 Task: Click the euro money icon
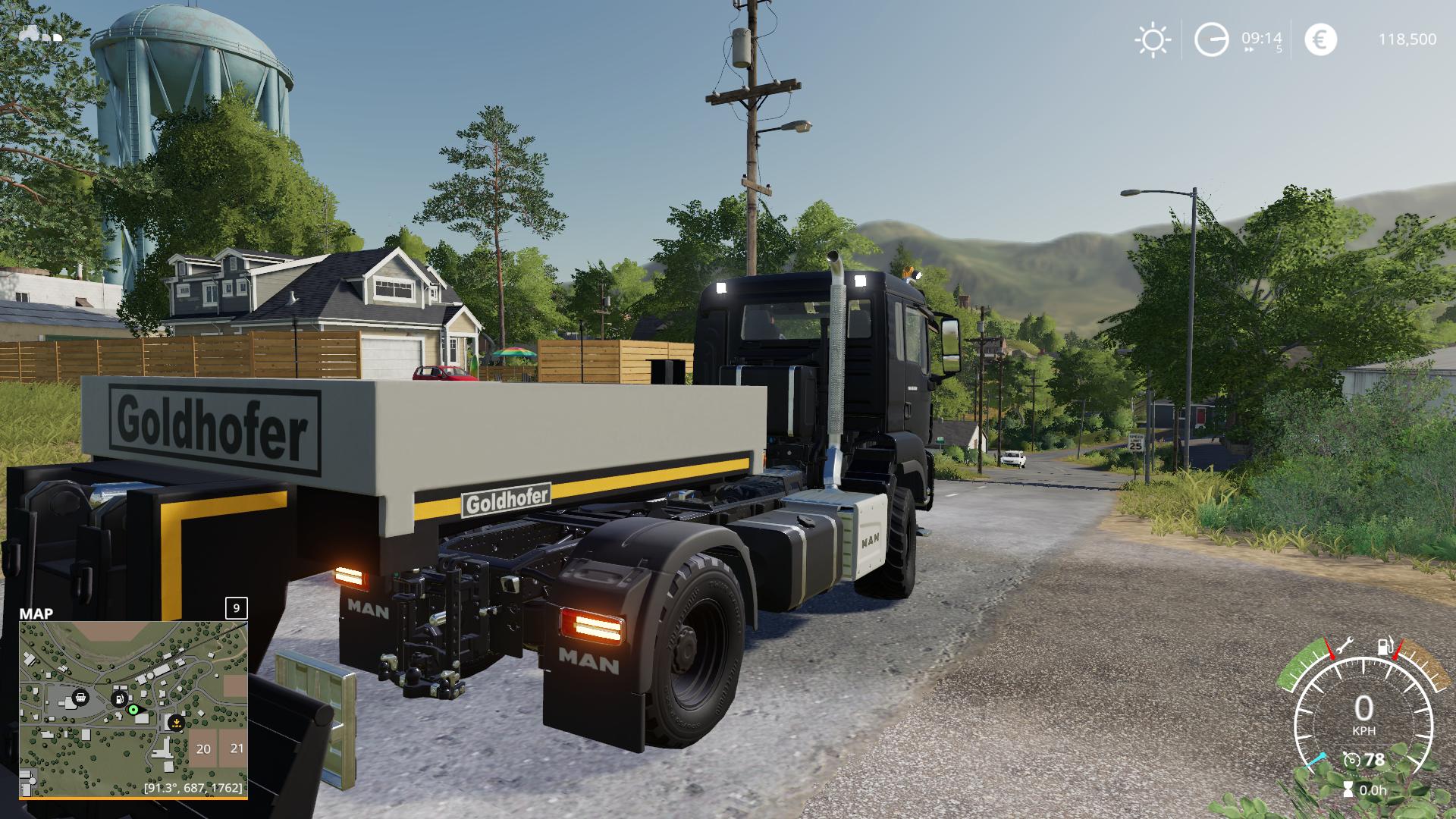1320,39
